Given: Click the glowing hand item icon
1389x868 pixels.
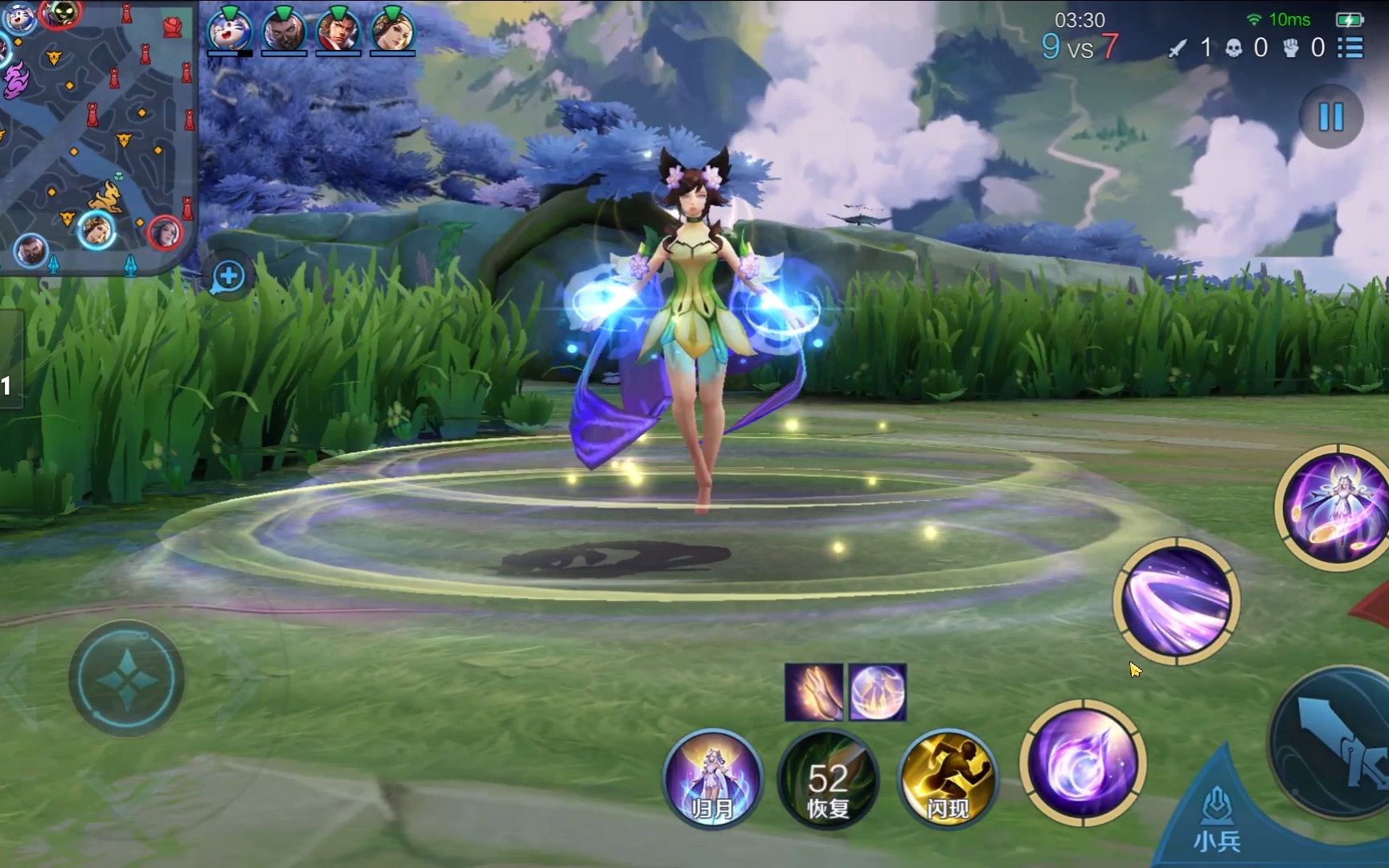Looking at the screenshot, I should 813,692.
